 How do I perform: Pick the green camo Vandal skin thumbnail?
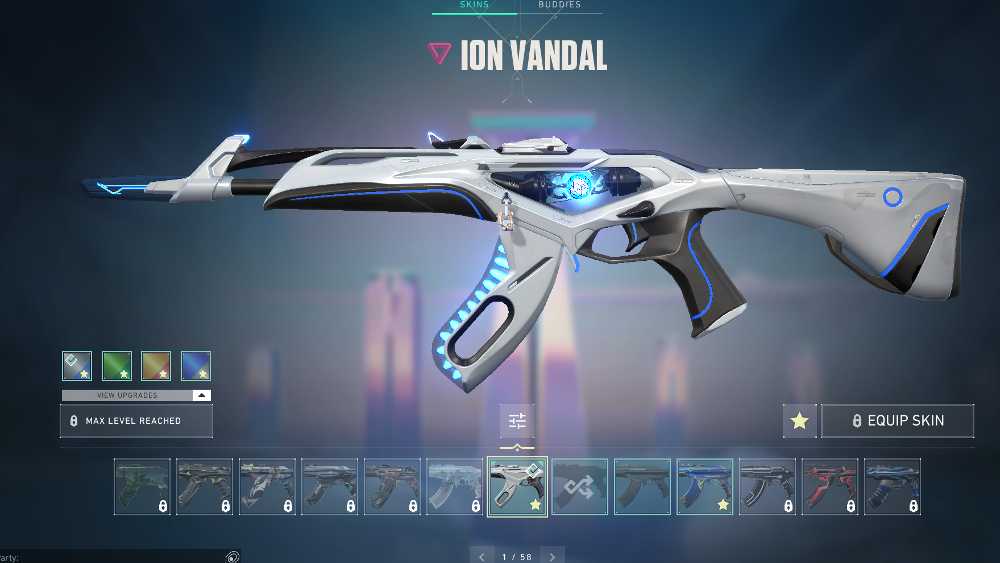tap(142, 487)
